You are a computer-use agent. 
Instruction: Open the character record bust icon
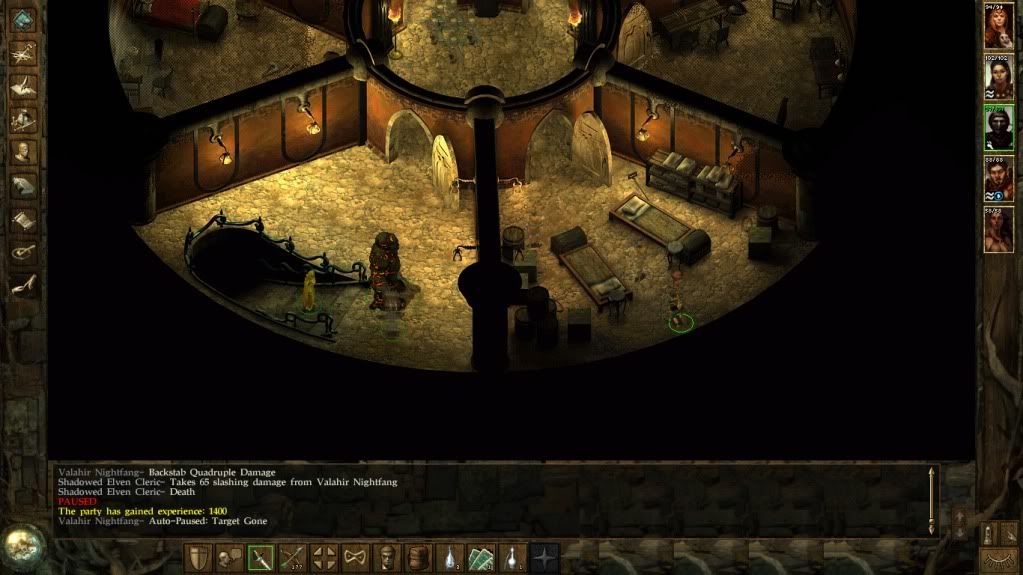point(22,153)
